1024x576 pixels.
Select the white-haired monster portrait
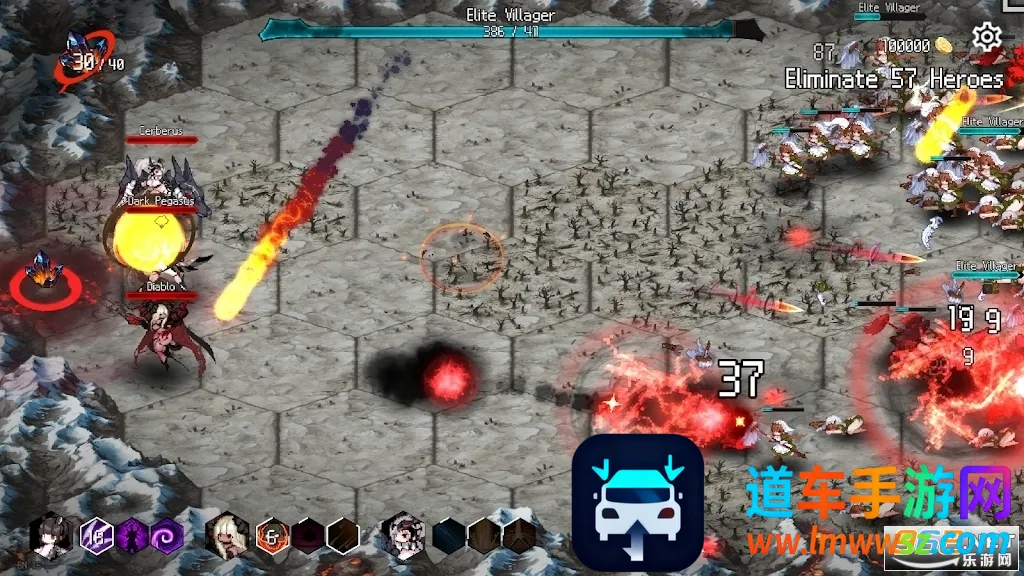click(404, 536)
